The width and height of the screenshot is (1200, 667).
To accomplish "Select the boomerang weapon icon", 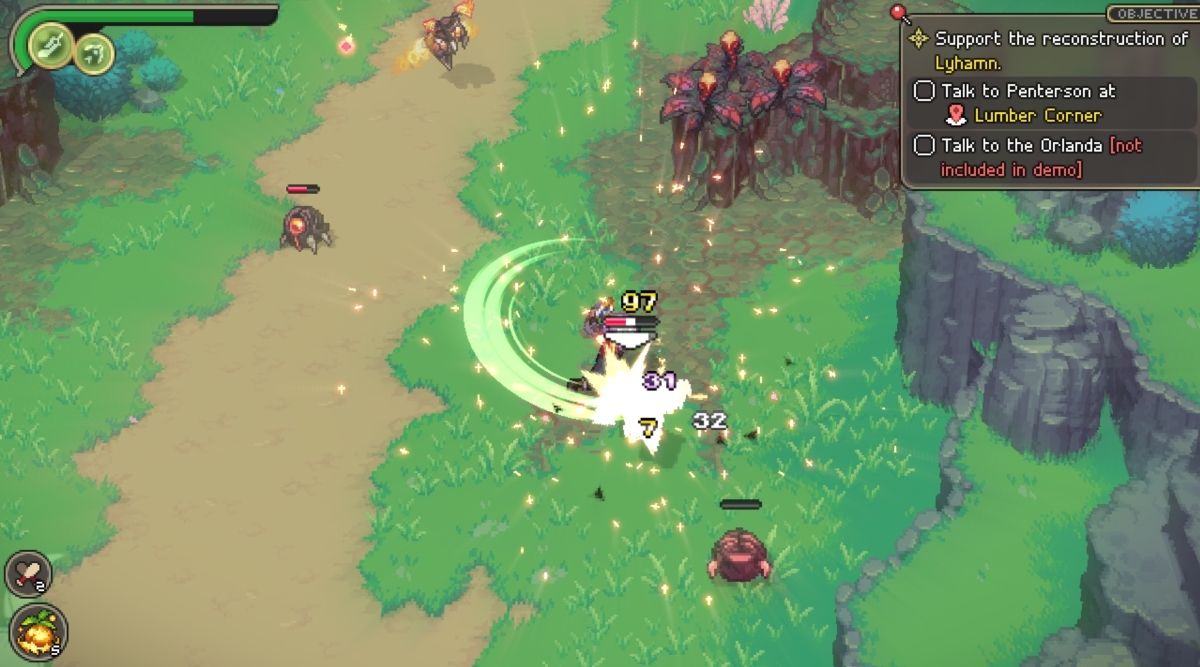I will [x=94, y=52].
